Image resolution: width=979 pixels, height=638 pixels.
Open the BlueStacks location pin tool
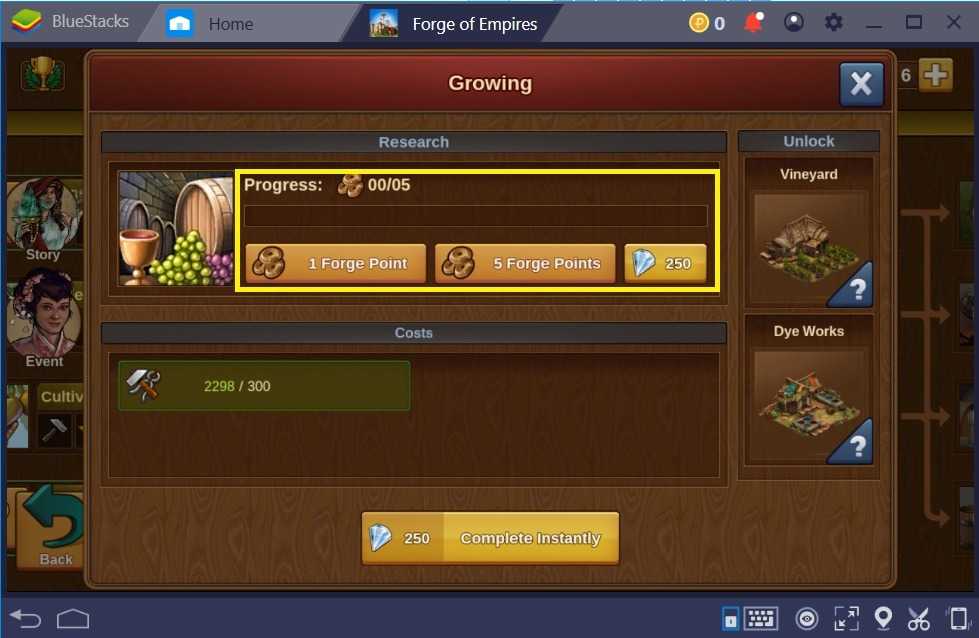click(x=883, y=619)
